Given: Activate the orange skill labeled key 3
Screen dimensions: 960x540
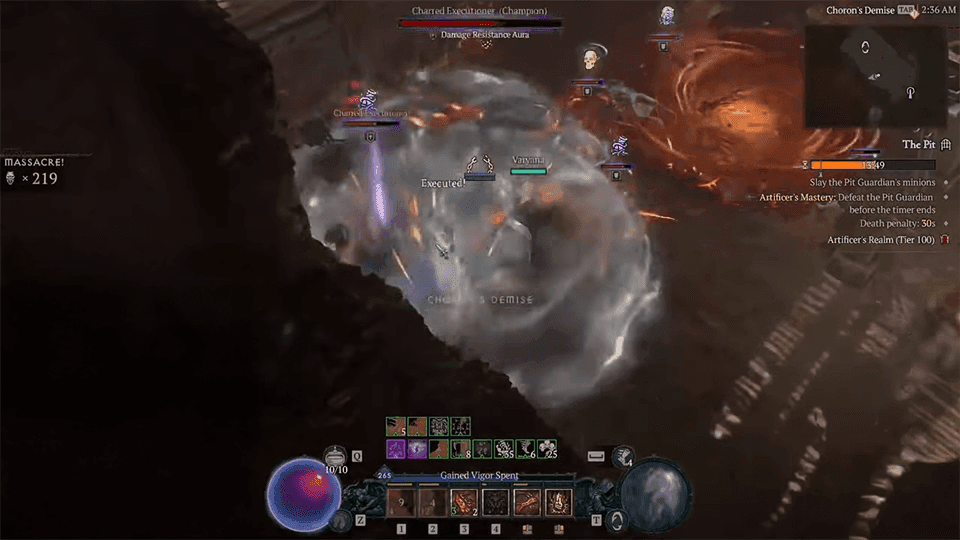Looking at the screenshot, I should [x=464, y=502].
